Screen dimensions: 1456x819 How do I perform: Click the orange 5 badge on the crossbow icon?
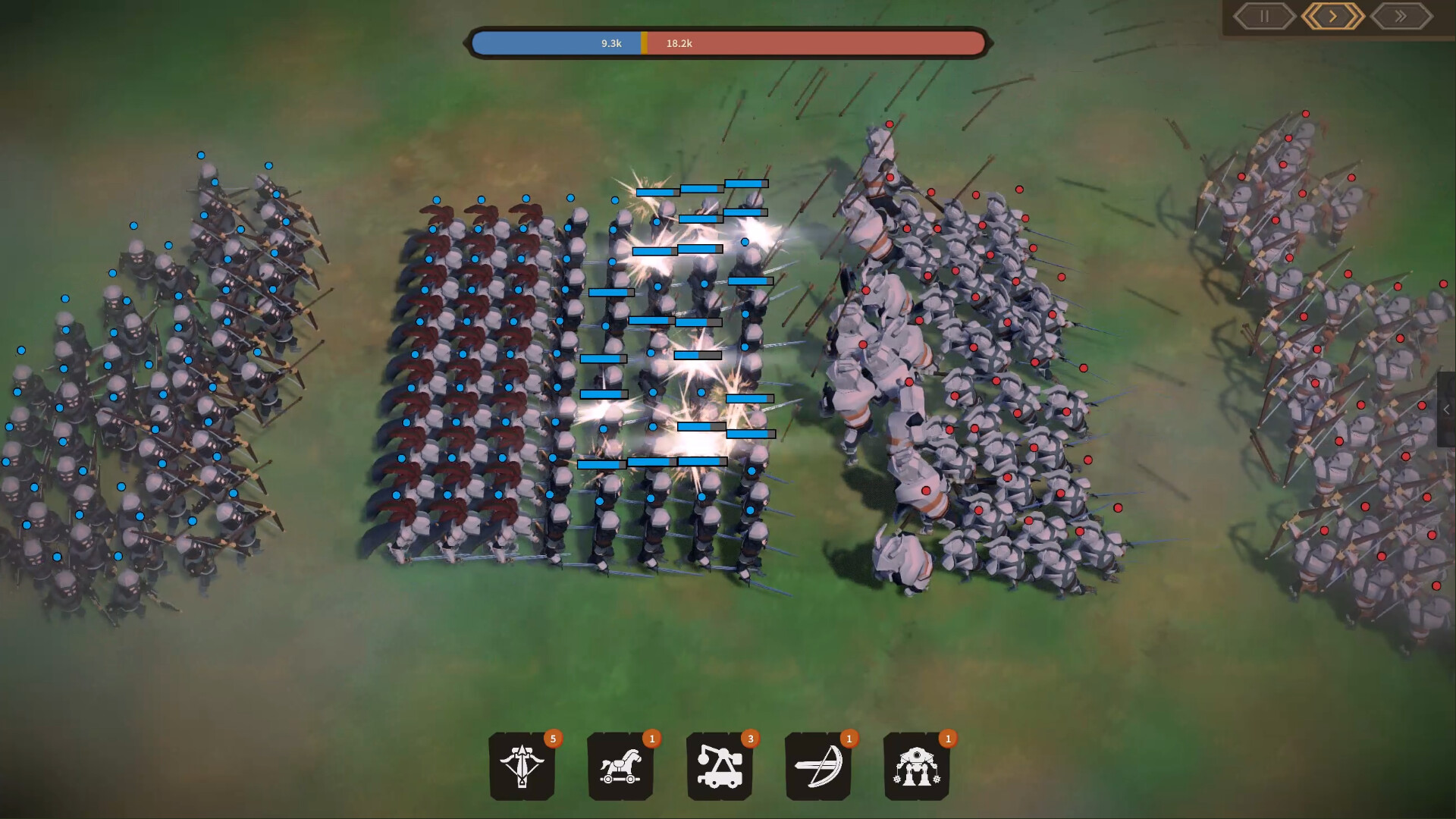point(553,737)
